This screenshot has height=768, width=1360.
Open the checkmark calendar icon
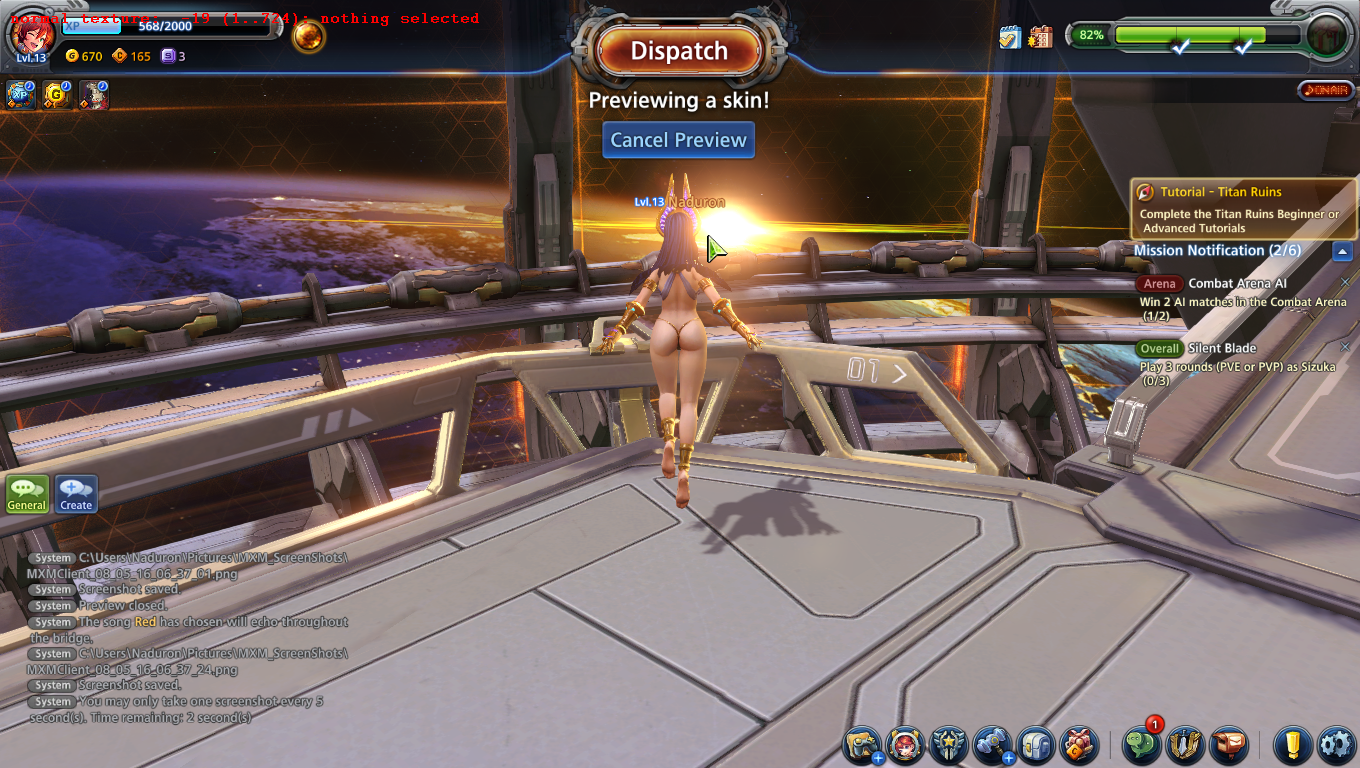(x=1009, y=37)
